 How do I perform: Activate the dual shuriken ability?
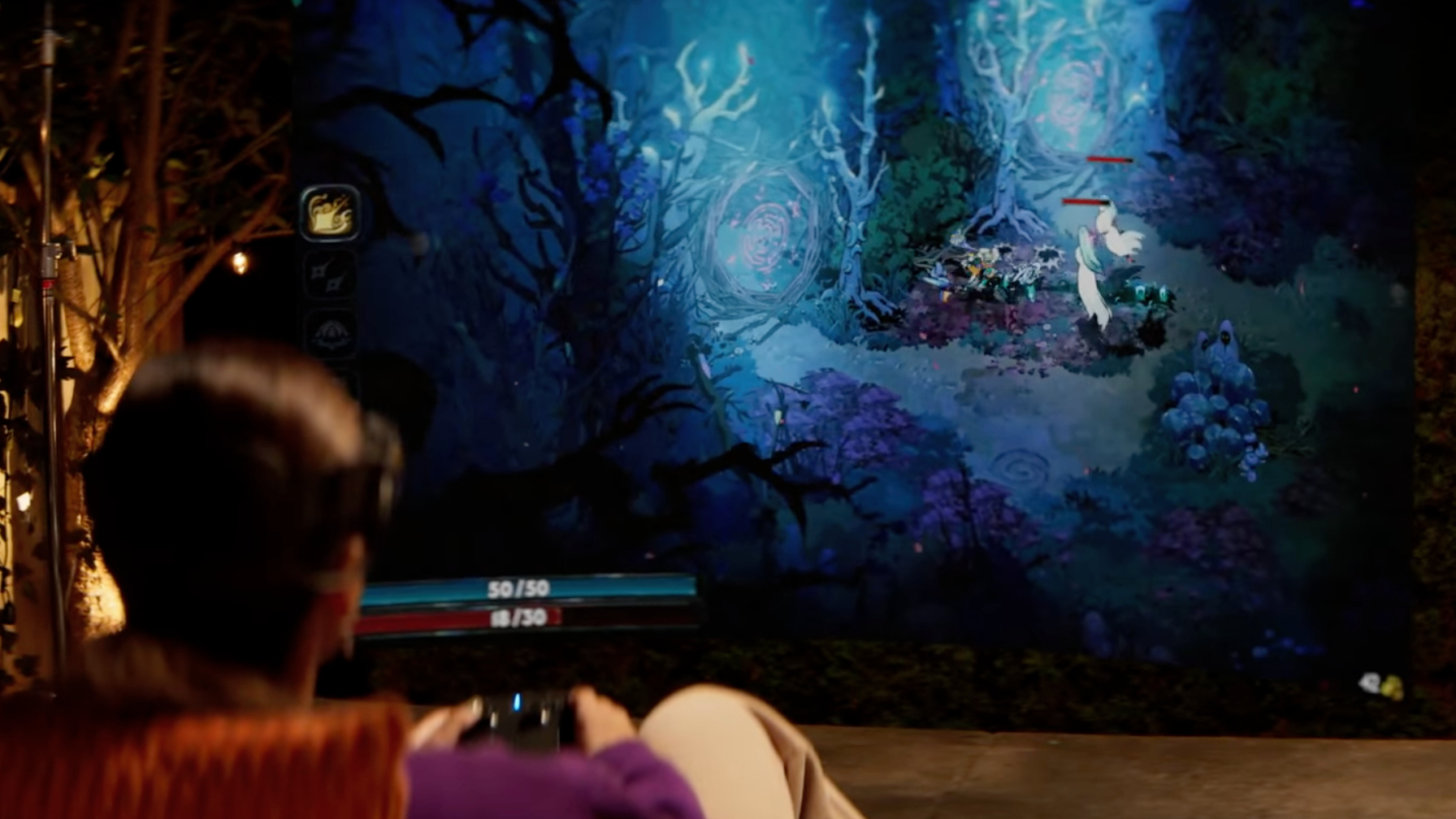[x=331, y=275]
